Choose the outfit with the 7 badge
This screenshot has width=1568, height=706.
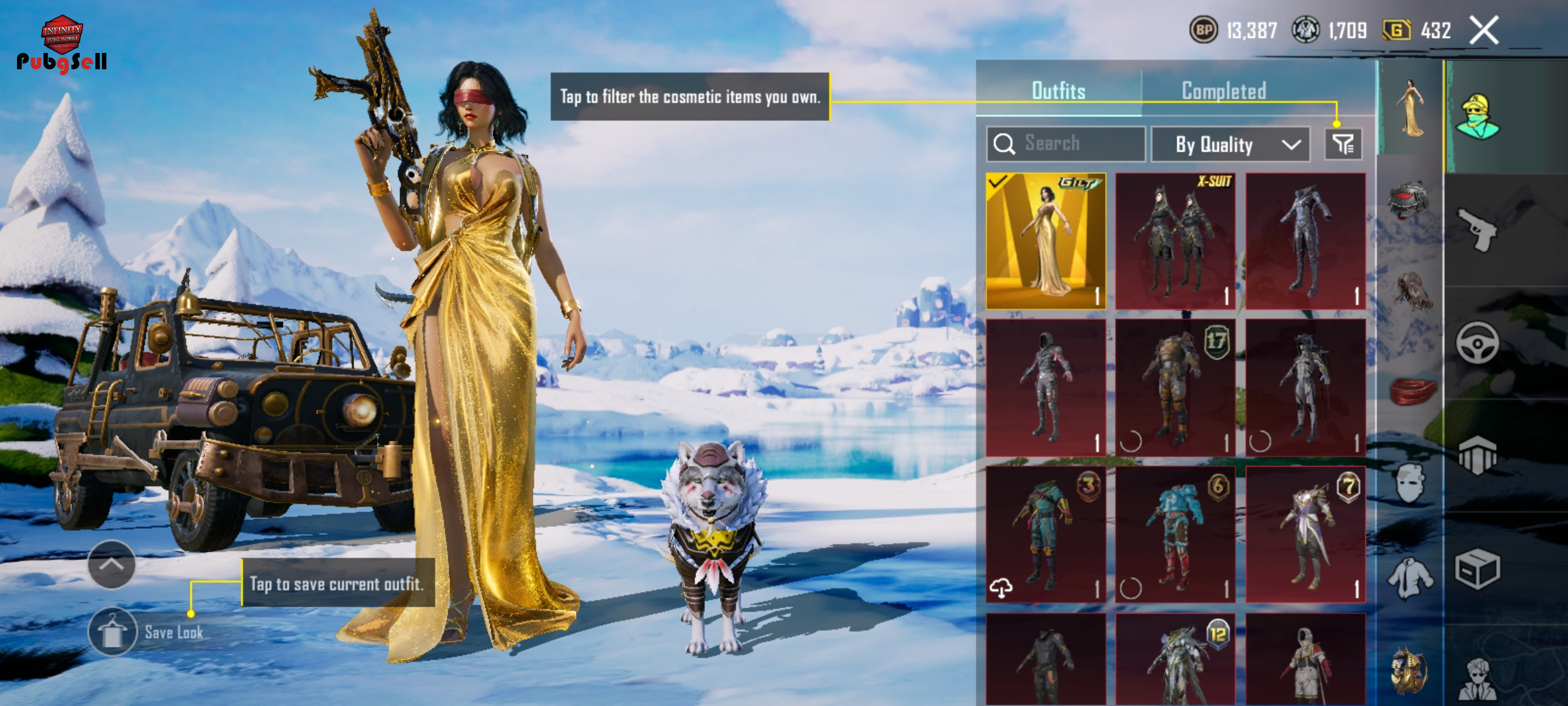tap(1305, 534)
